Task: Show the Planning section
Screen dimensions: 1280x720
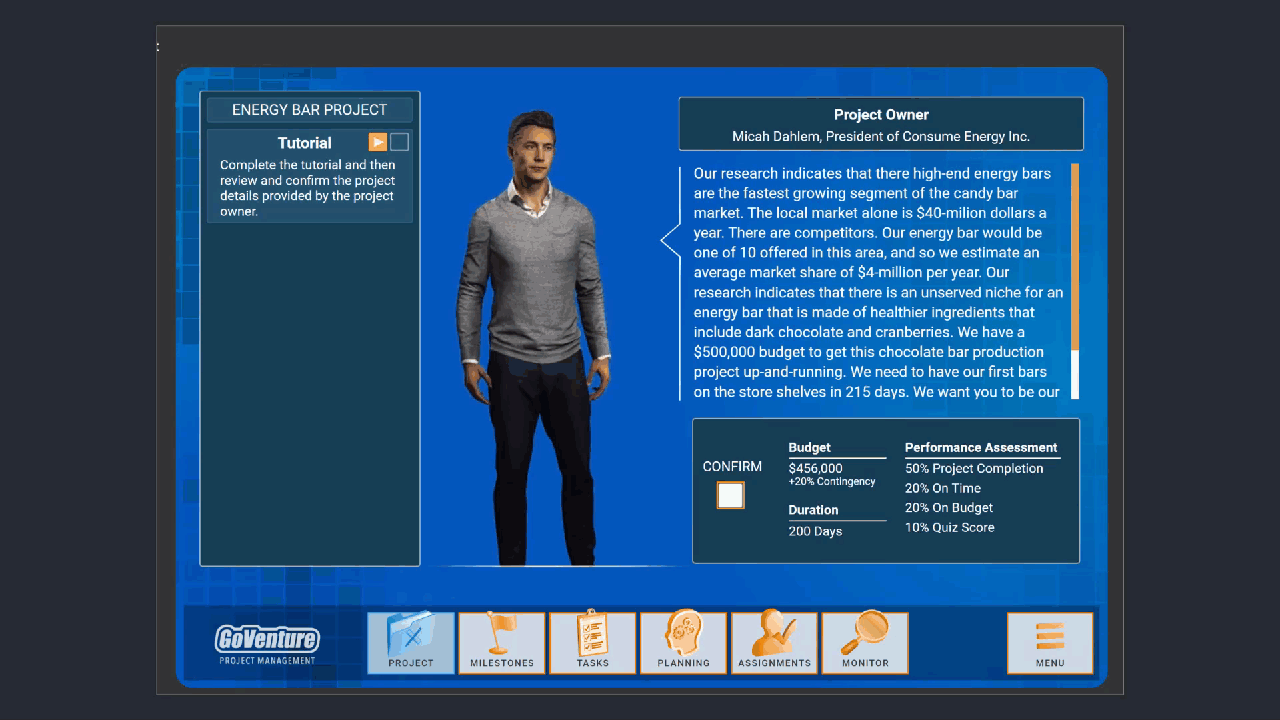Action: (684, 643)
